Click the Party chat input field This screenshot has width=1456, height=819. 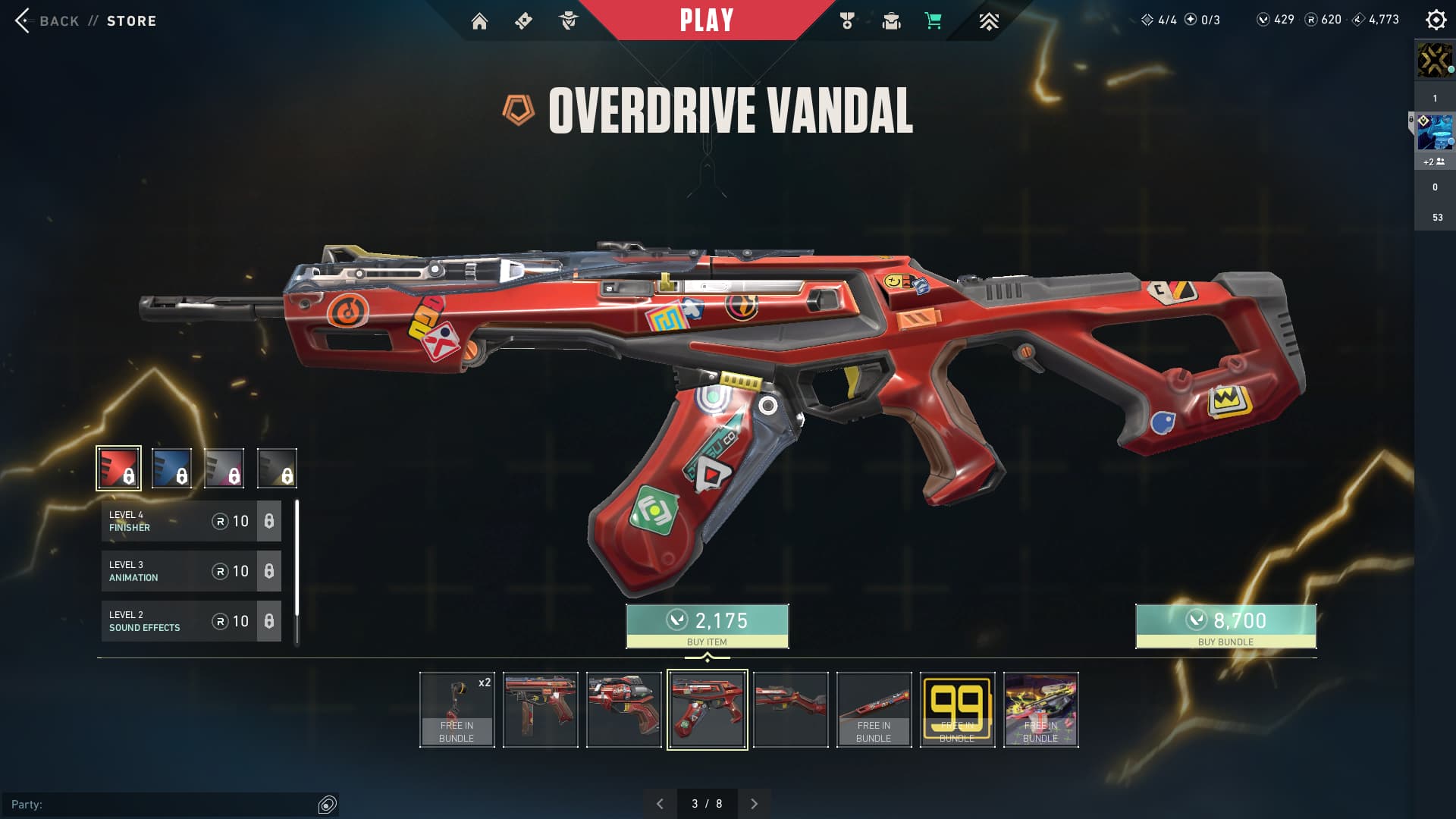[x=163, y=805]
